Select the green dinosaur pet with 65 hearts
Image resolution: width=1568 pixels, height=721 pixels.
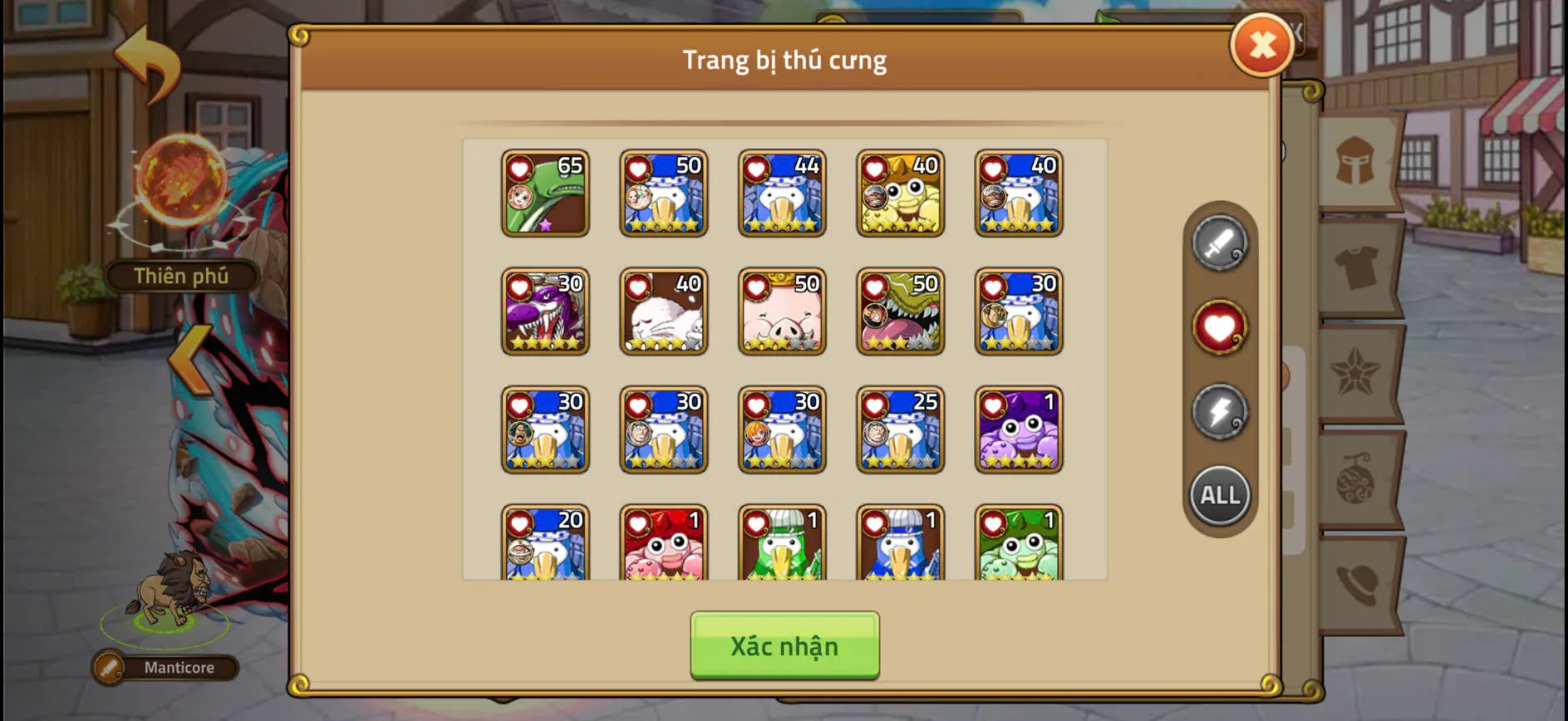(x=545, y=194)
